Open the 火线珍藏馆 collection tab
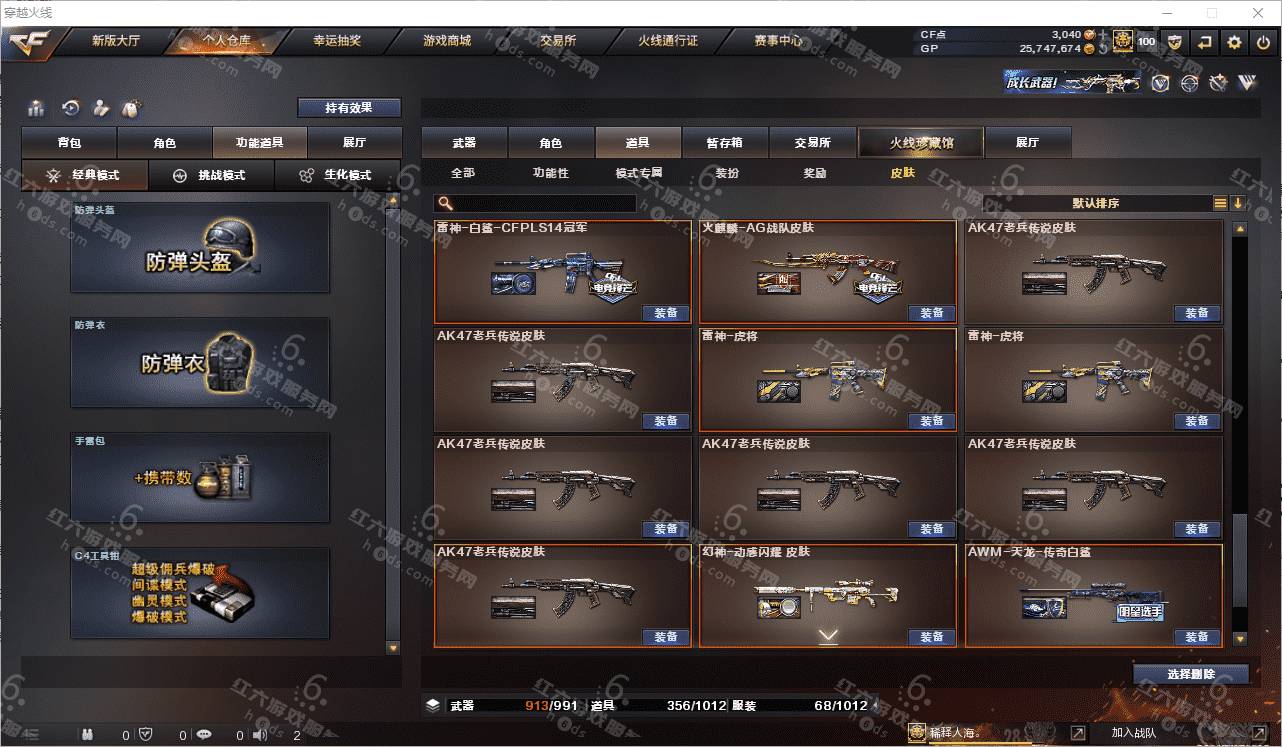 (x=921, y=143)
